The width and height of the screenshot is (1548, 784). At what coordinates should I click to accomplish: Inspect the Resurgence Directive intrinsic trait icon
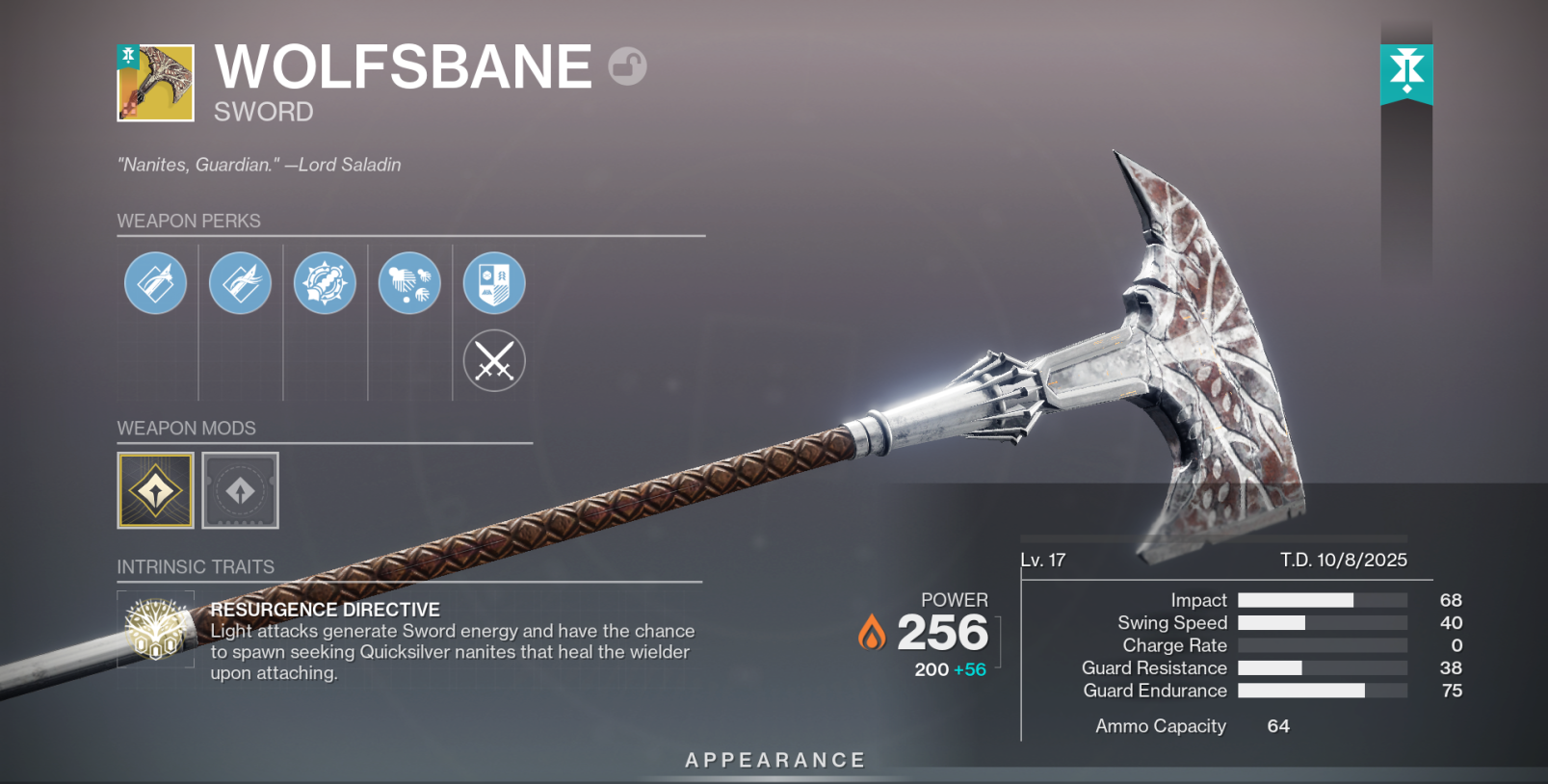point(156,630)
